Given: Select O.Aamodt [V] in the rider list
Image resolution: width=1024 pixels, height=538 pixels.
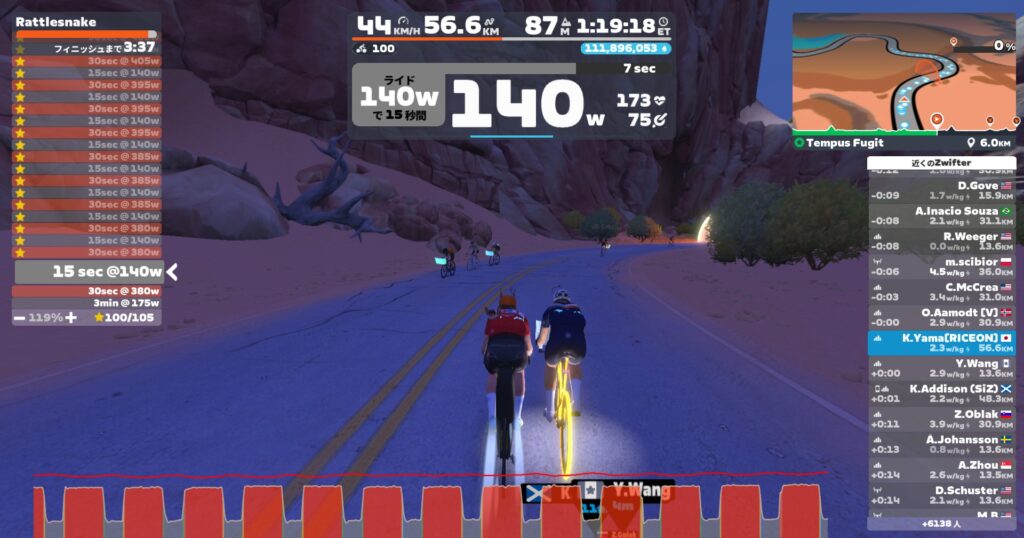Looking at the screenshot, I should (x=941, y=317).
